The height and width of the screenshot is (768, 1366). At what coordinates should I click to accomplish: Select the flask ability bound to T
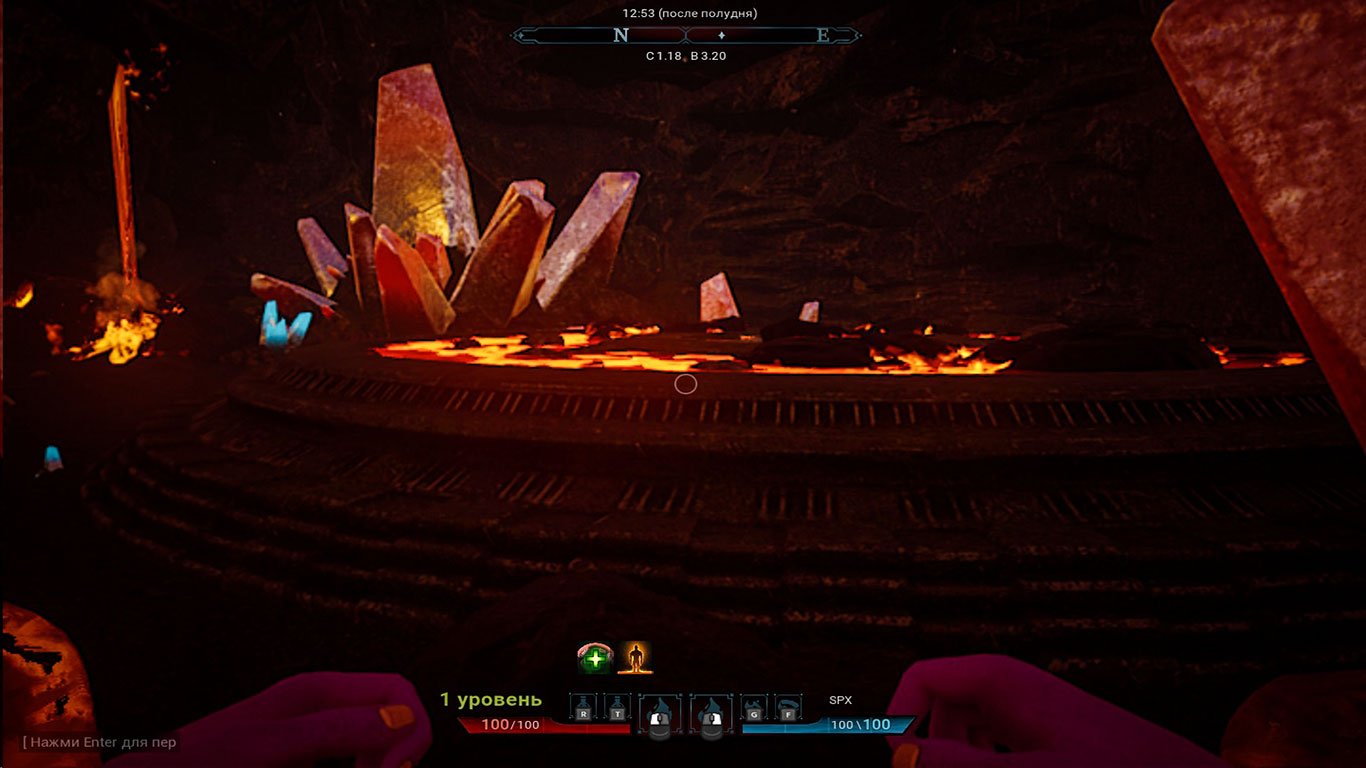click(617, 704)
